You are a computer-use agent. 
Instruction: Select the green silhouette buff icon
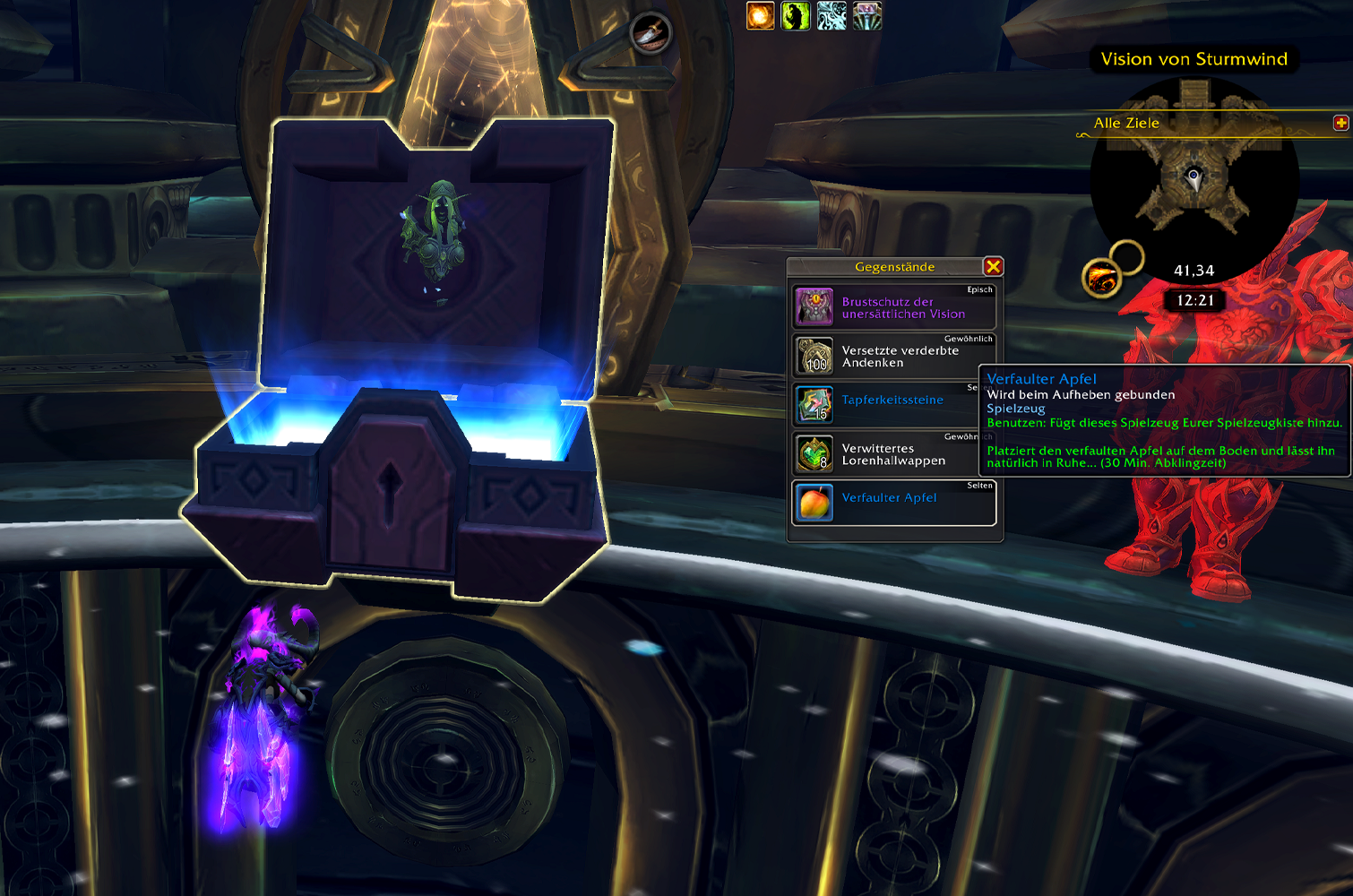[x=796, y=15]
